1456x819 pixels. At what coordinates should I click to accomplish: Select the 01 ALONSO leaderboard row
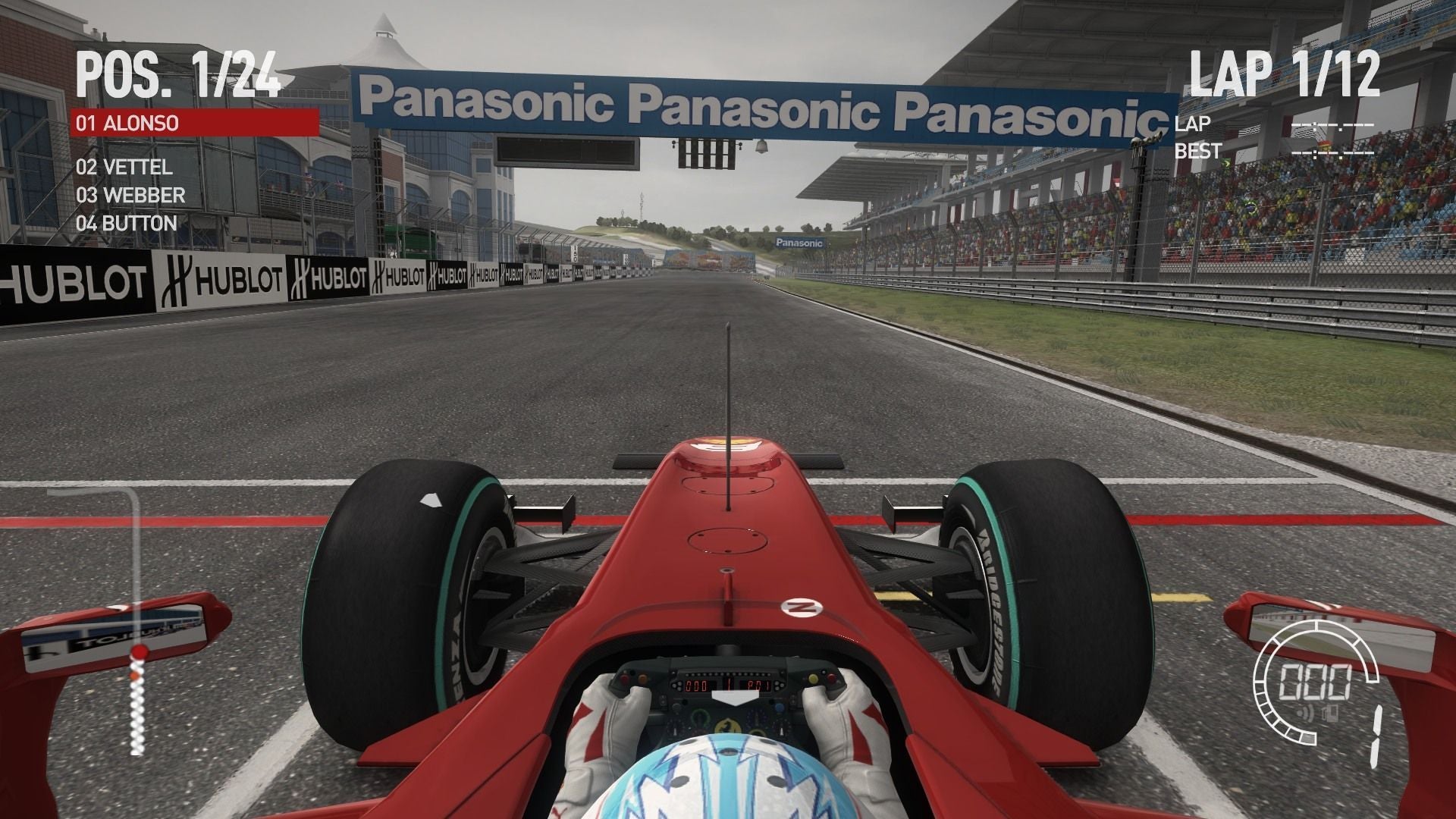pyautogui.click(x=194, y=122)
